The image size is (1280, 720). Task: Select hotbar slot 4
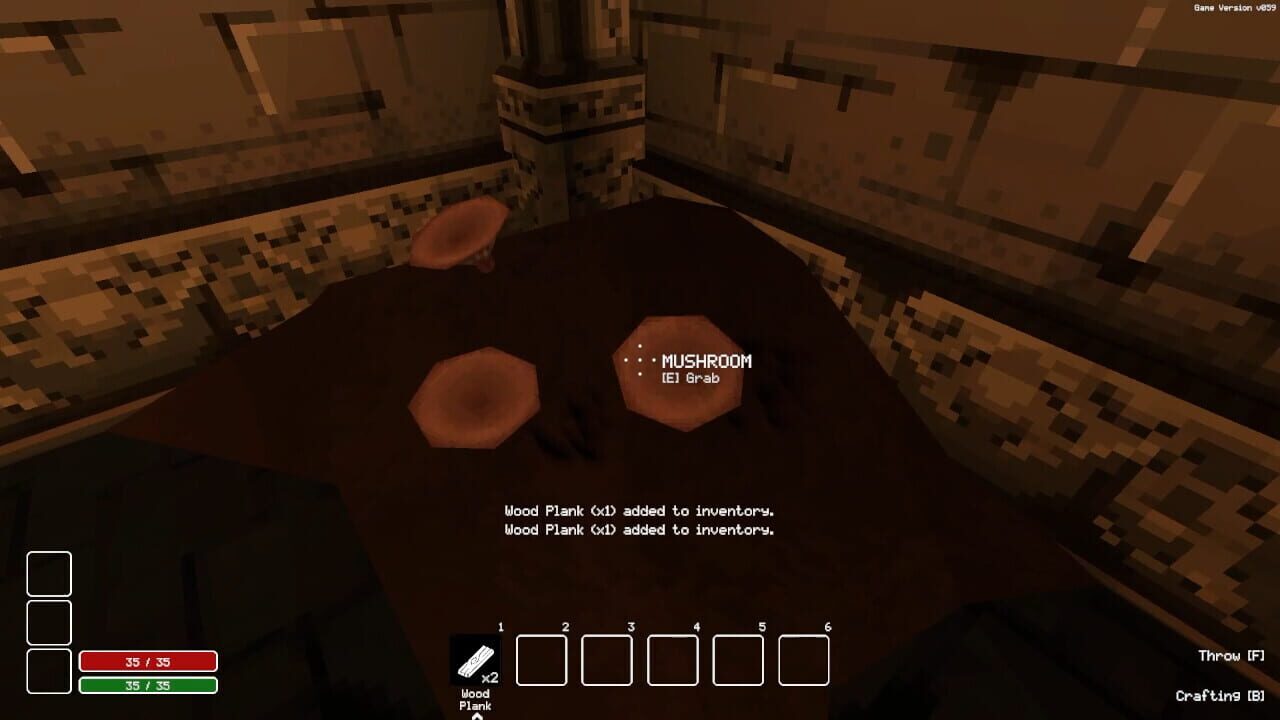pyautogui.click(x=673, y=658)
